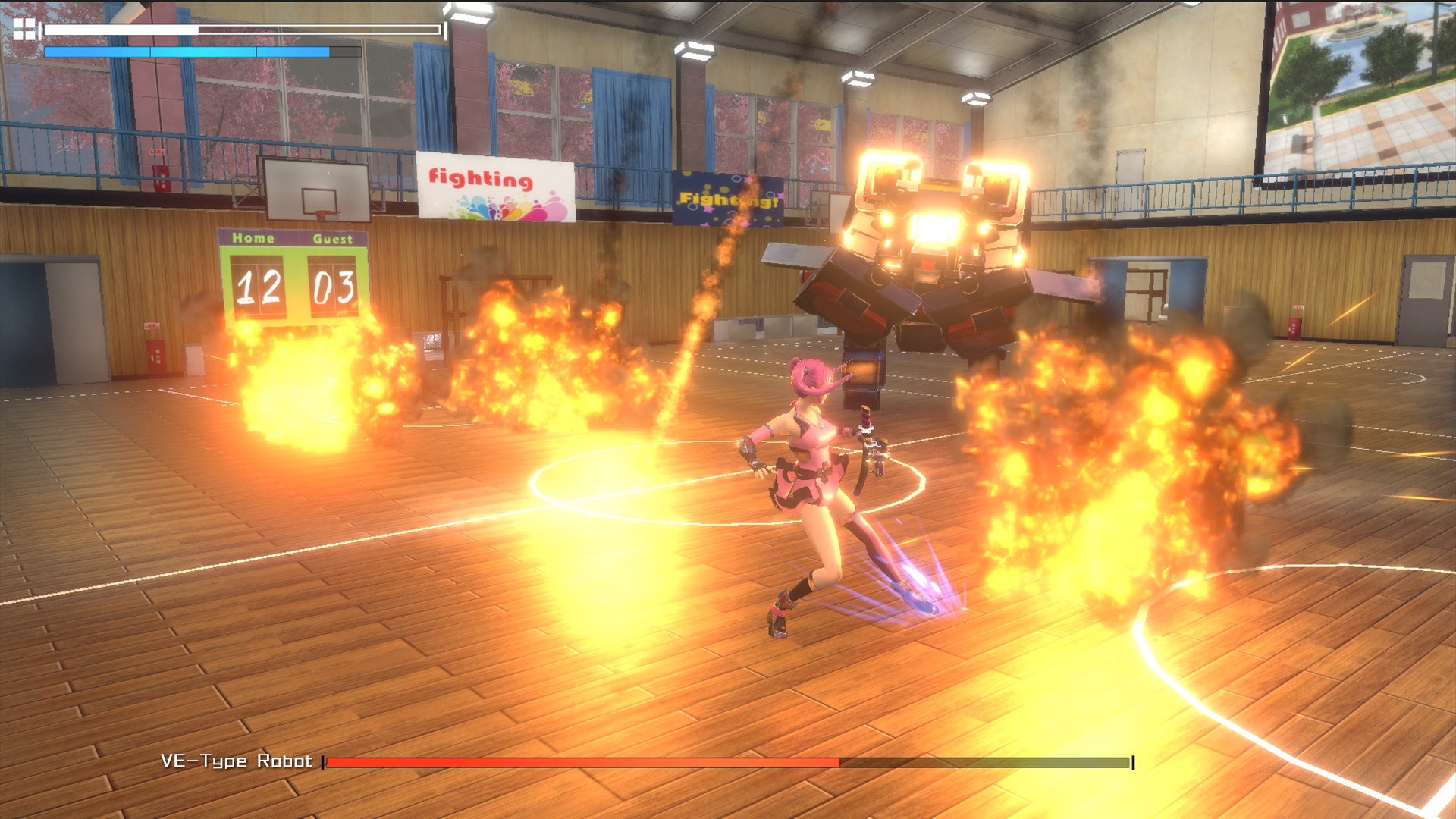
Task: Click the fire extinguisher near the right door
Action: [1294, 328]
